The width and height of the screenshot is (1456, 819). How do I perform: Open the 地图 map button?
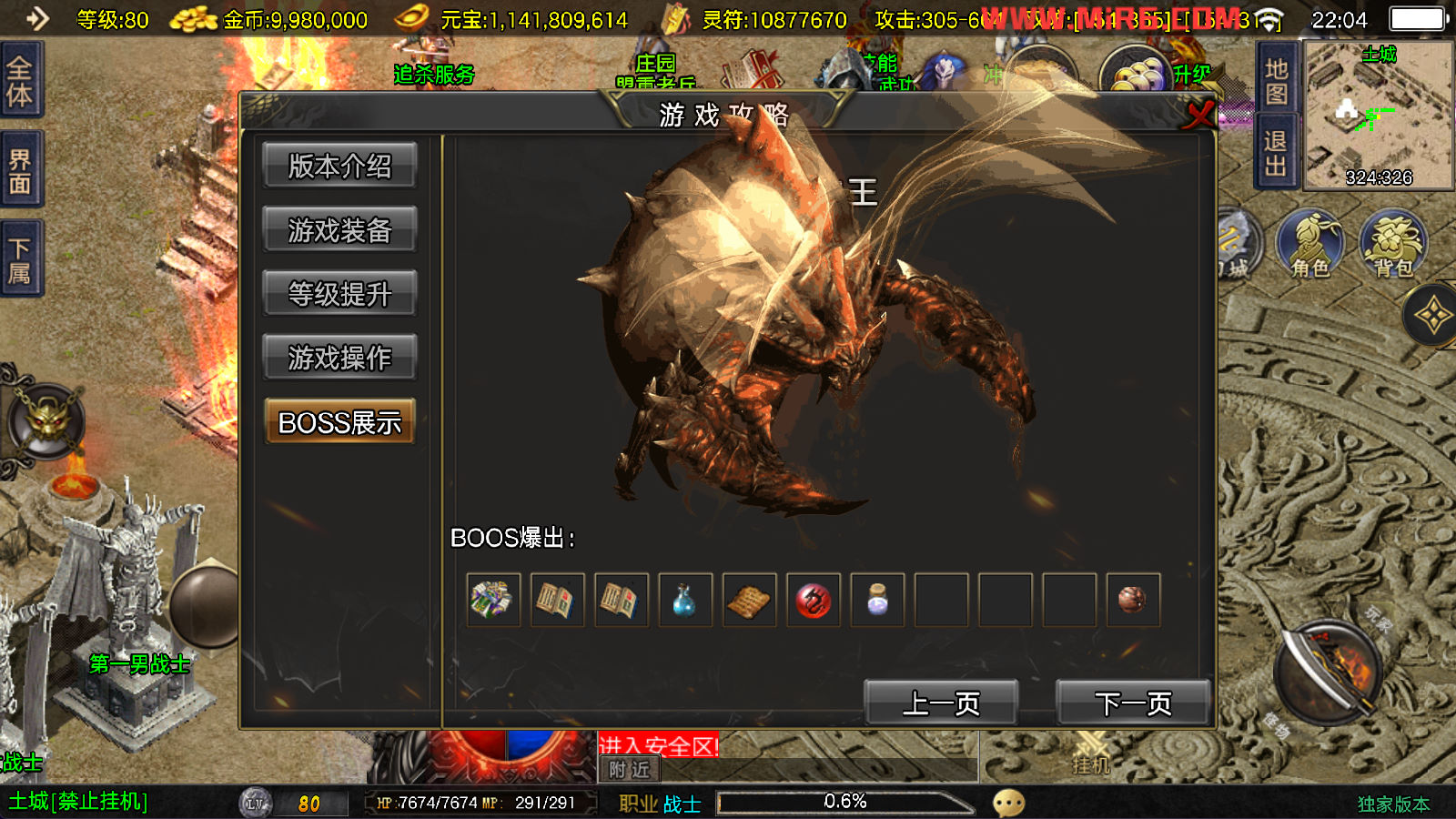[x=1276, y=82]
